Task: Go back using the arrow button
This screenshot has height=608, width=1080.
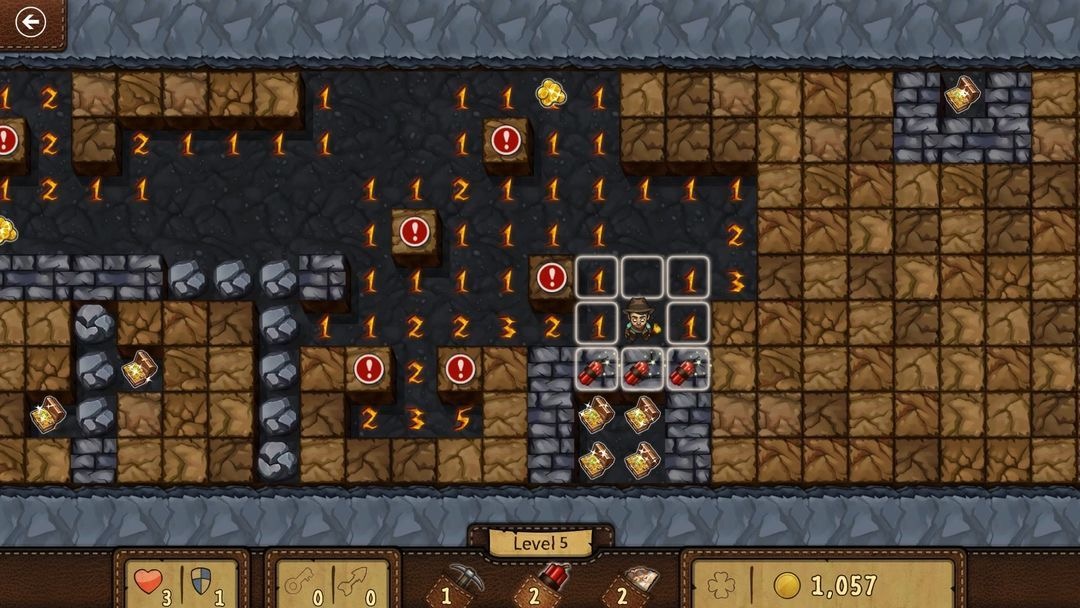Action: (x=30, y=22)
